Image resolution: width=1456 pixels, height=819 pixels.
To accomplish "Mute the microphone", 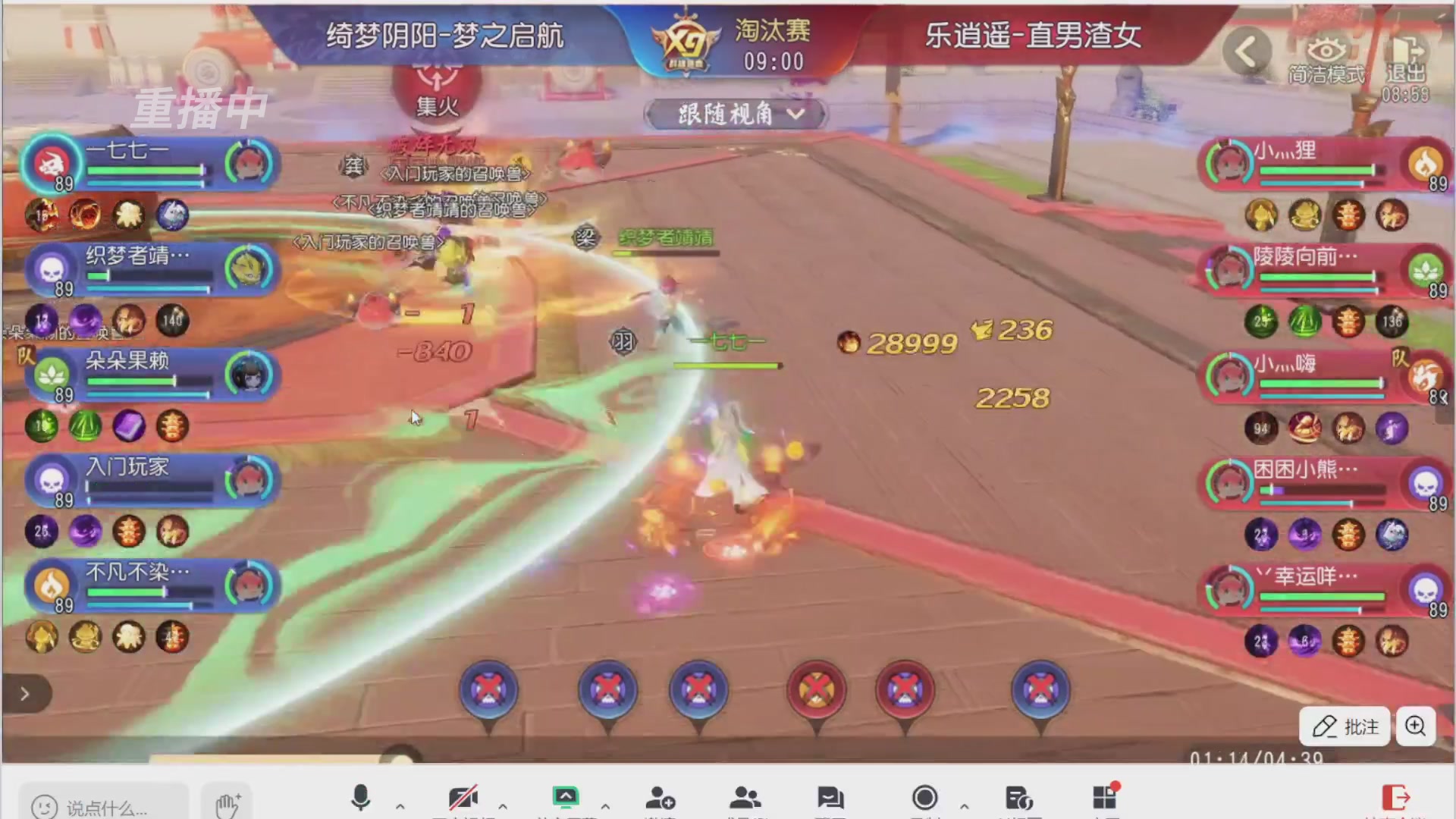I will click(359, 796).
